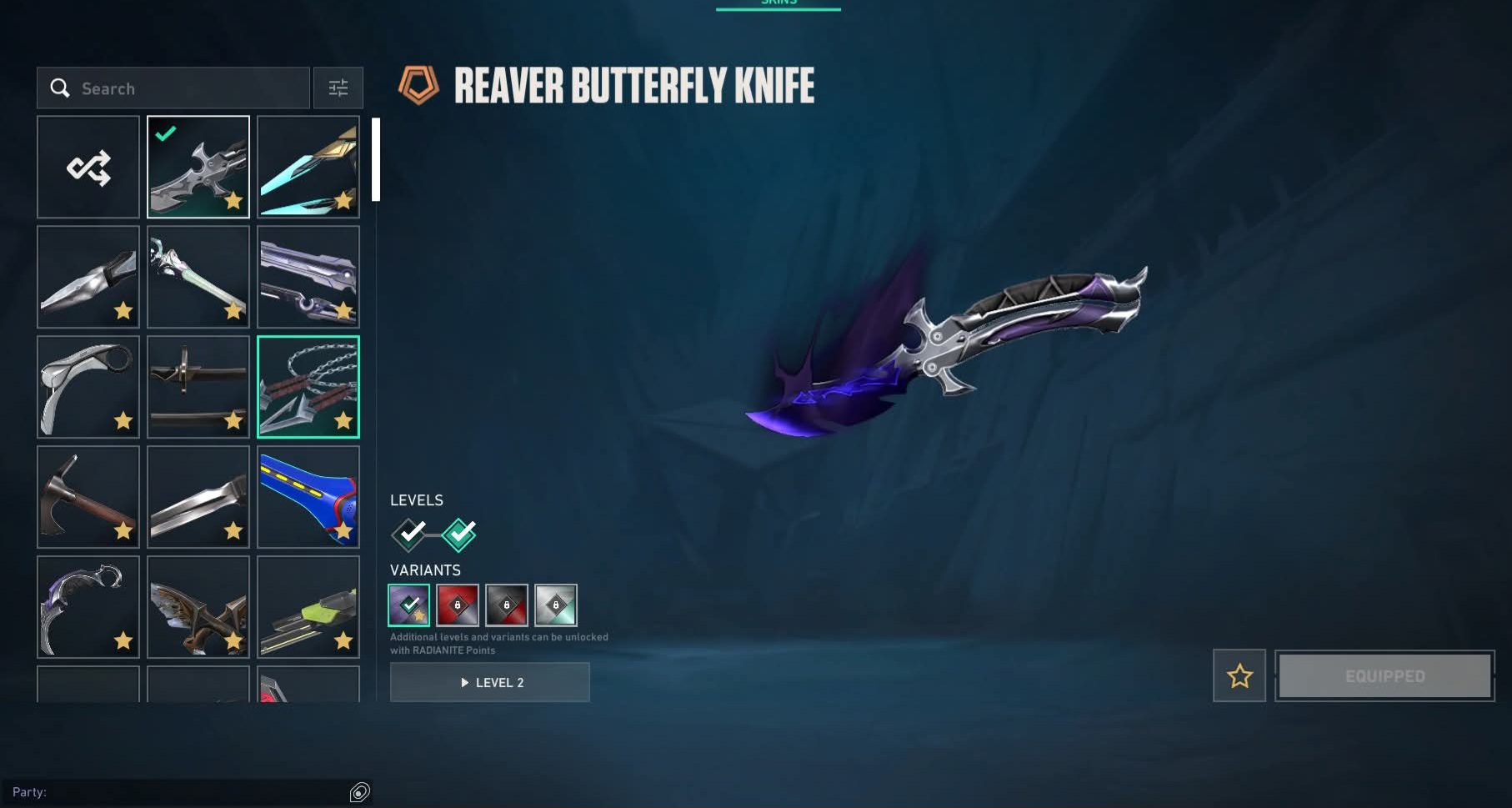Select the cyan and gold blade skin
The width and height of the screenshot is (1512, 808).
click(x=308, y=167)
